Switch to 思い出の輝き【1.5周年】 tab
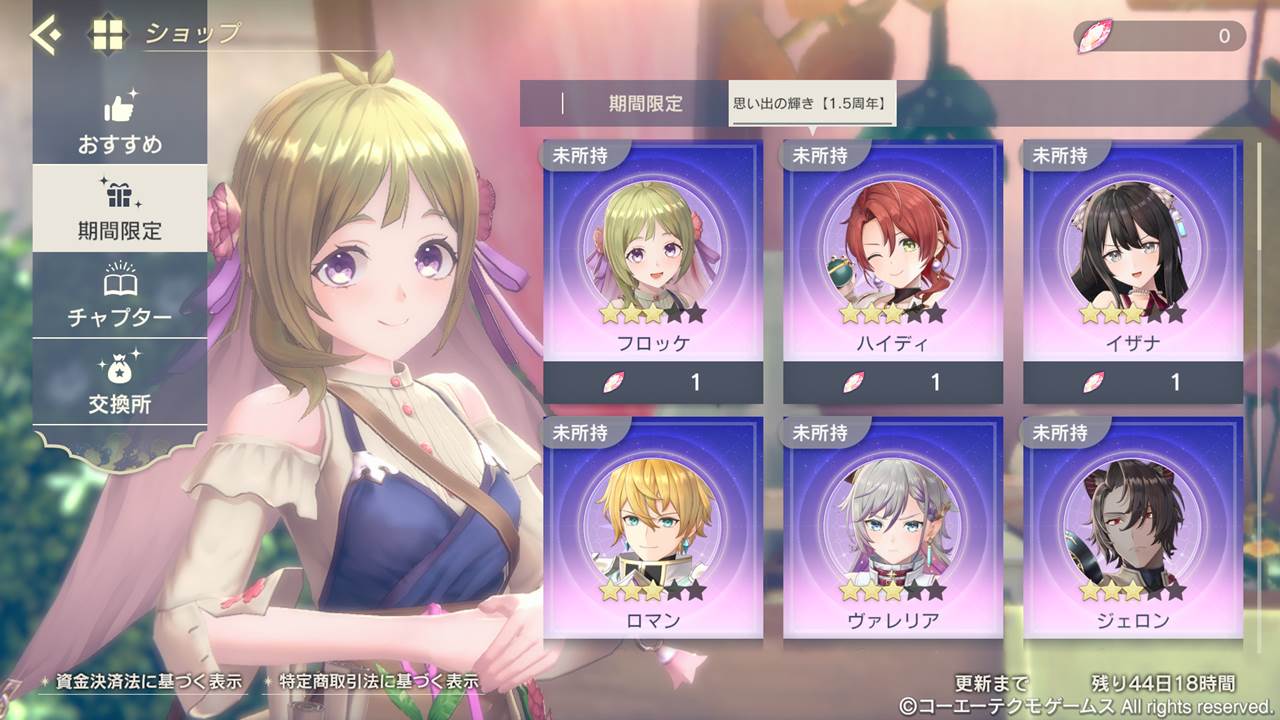Viewport: 1280px width, 720px height. (811, 103)
